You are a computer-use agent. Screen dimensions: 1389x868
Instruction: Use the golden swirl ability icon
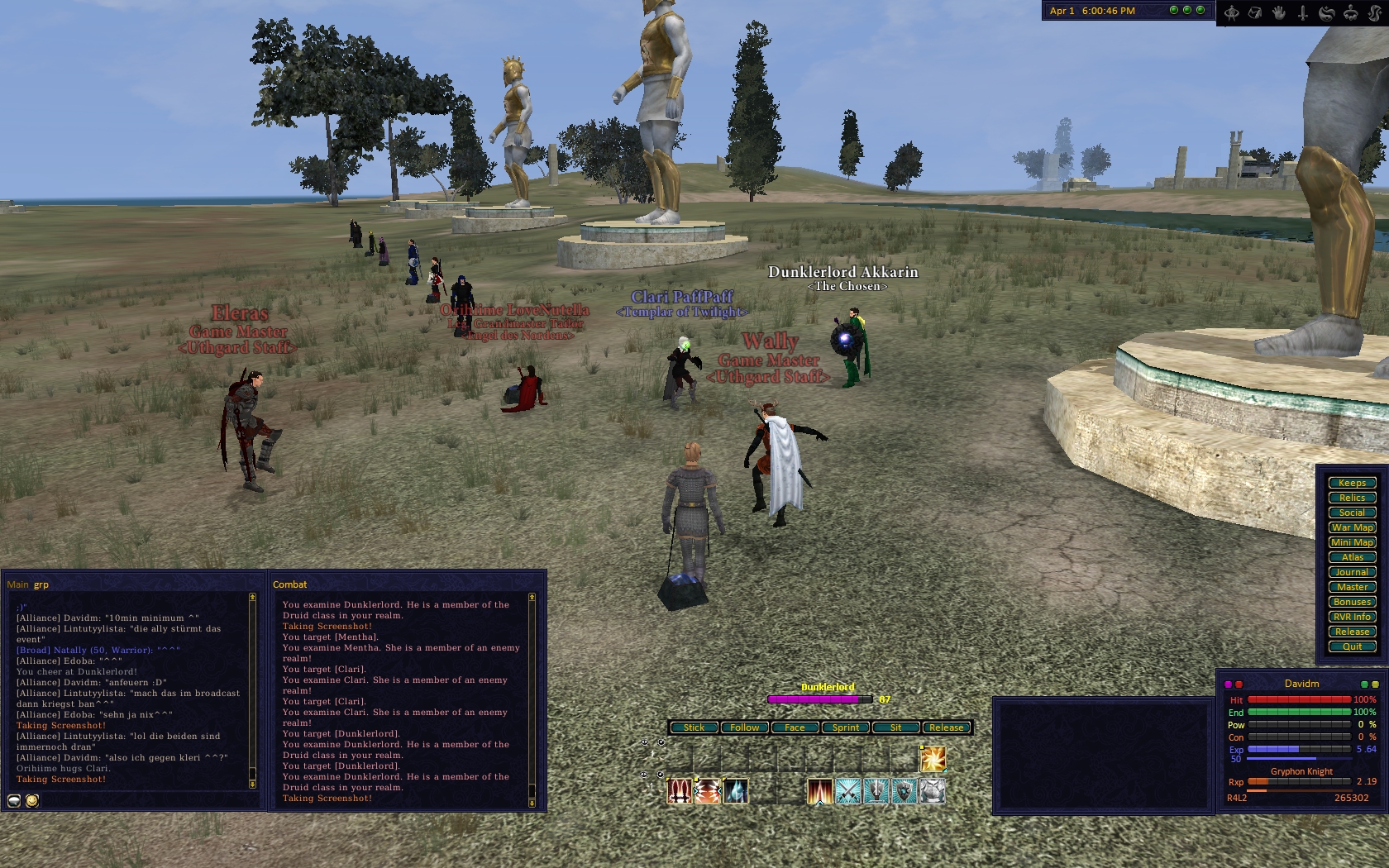933,759
